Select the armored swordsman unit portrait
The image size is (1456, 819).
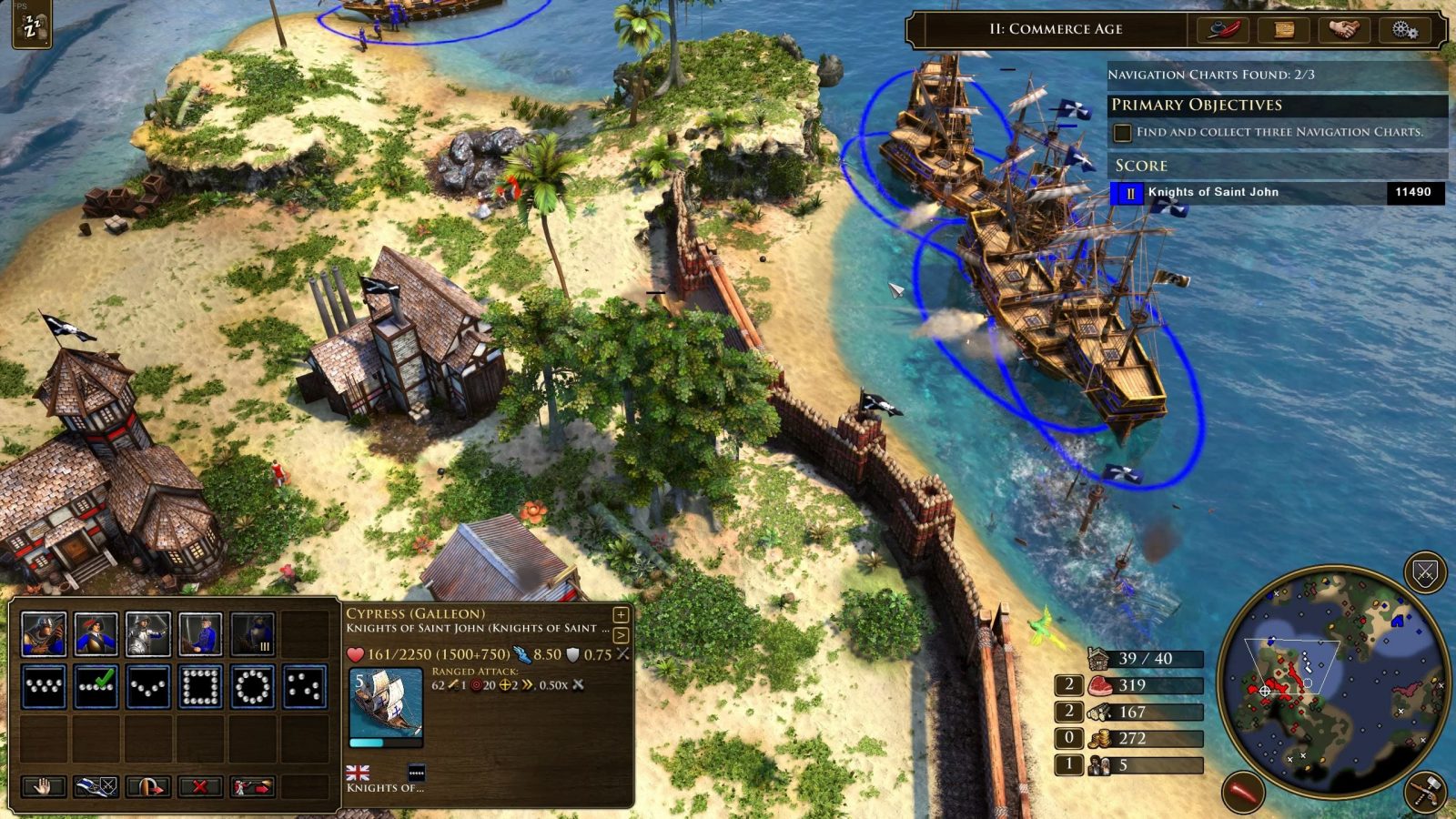(148, 634)
